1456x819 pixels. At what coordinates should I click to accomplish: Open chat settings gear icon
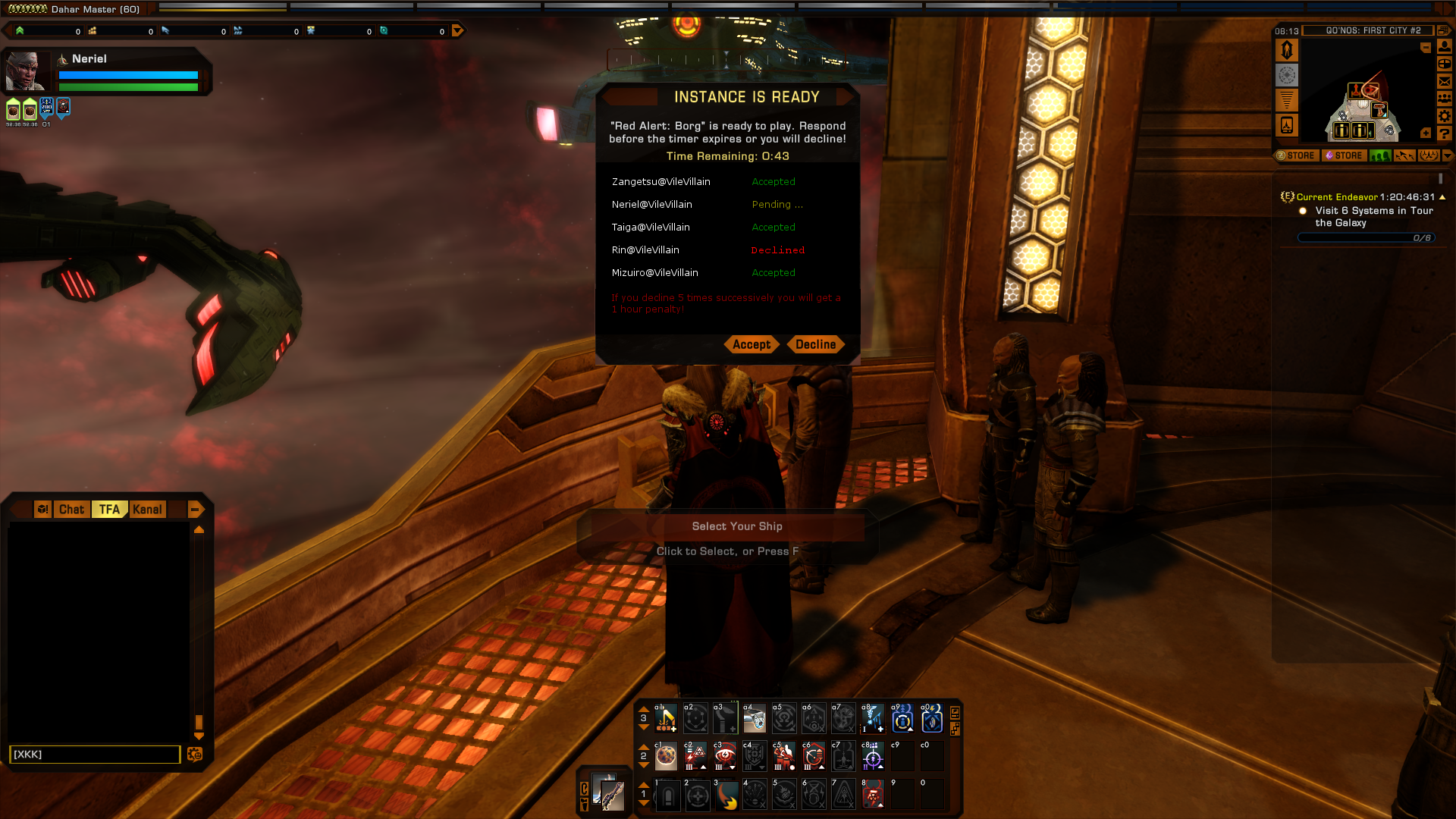tap(195, 754)
